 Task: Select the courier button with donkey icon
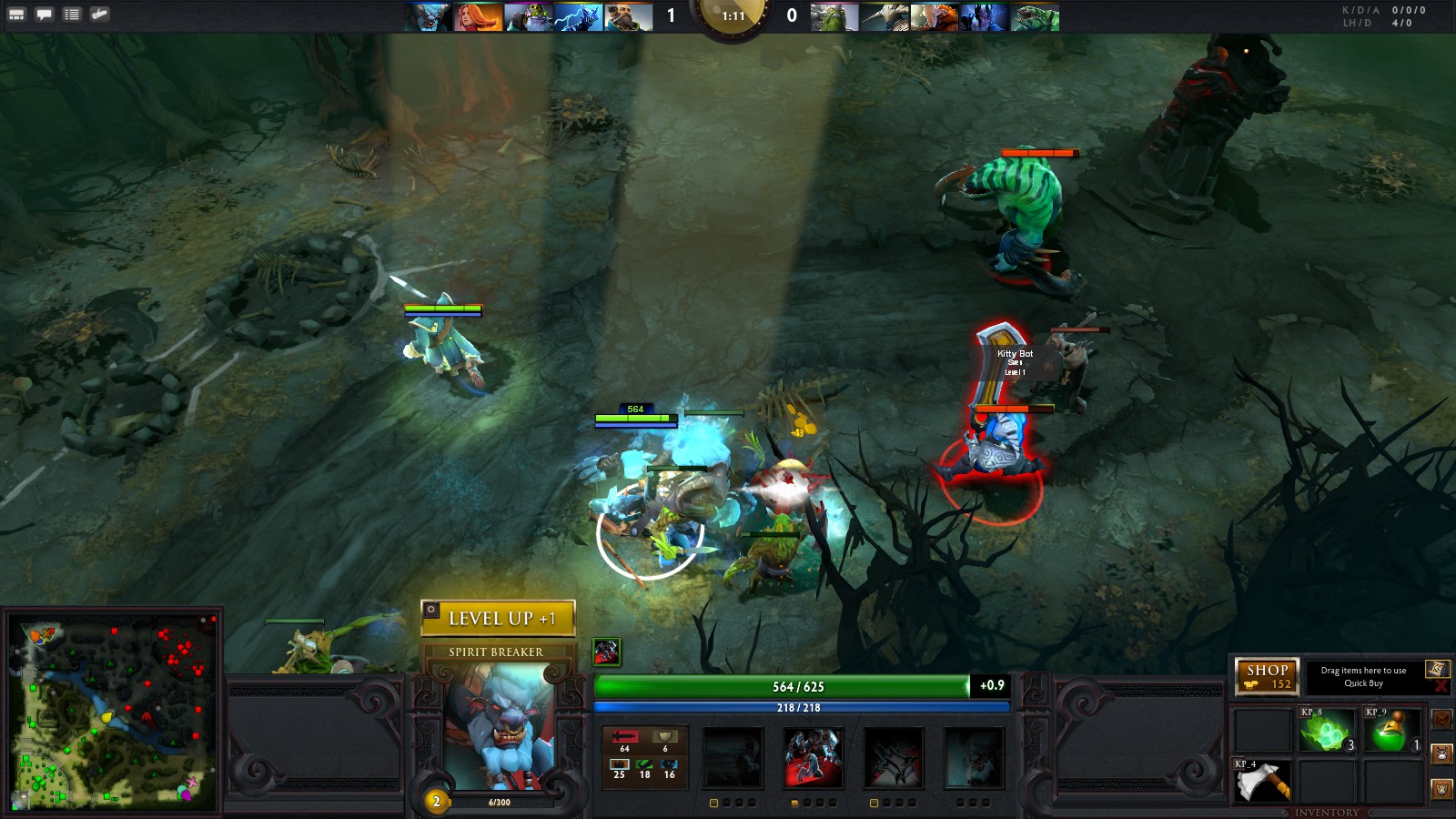coord(1441,753)
